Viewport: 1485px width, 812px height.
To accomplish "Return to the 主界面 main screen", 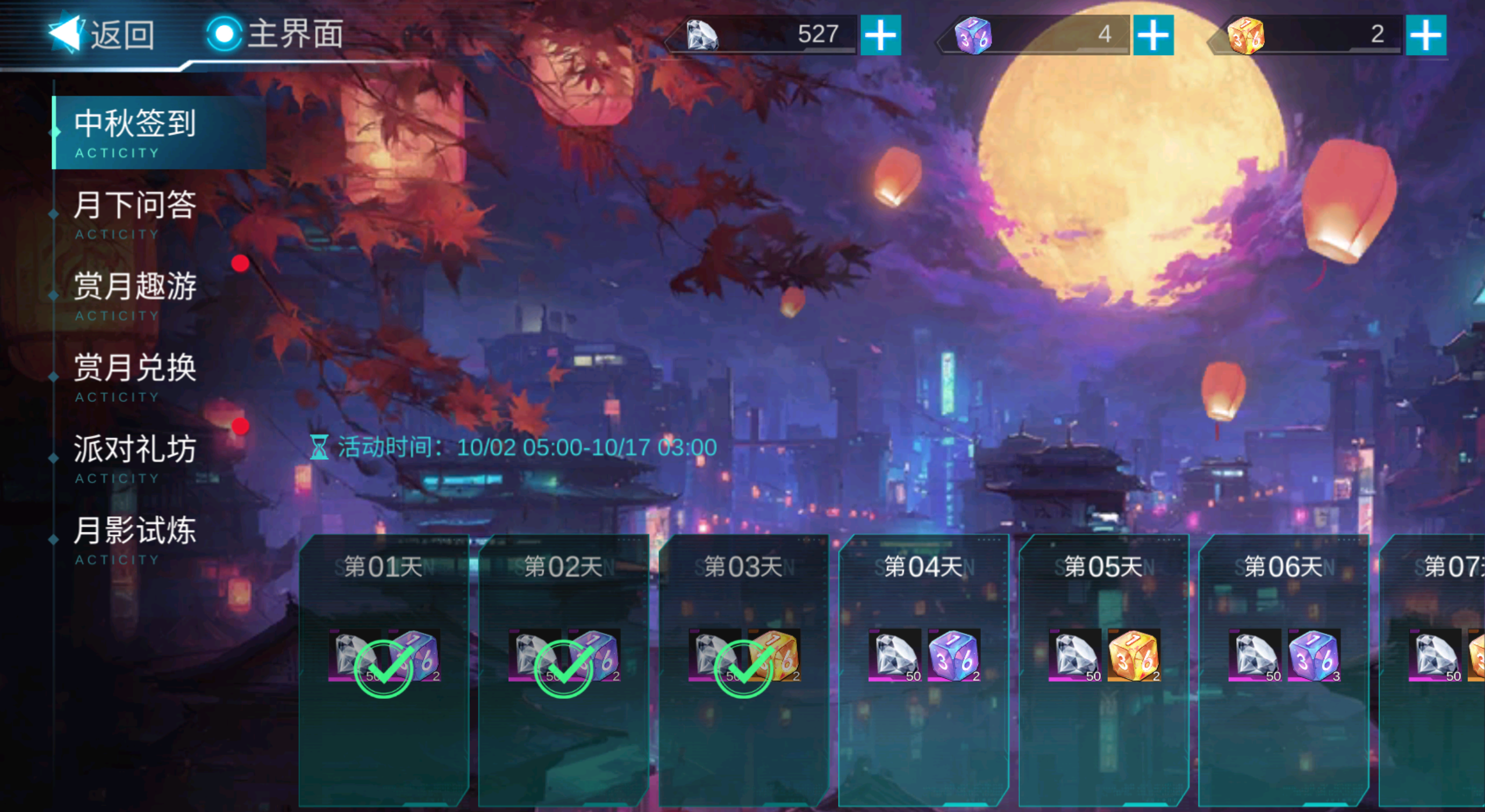I will [276, 34].
